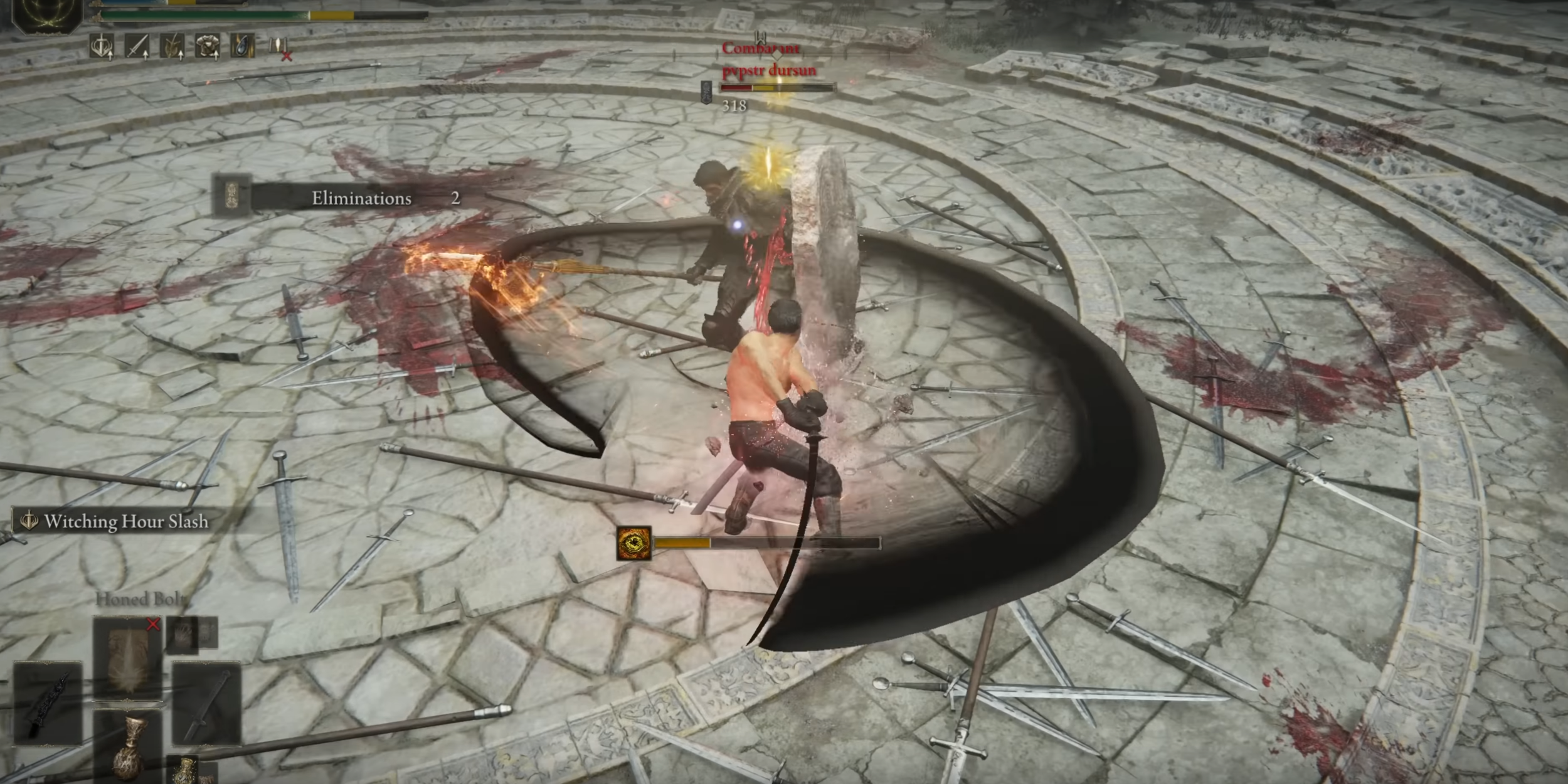The image size is (1568, 784).
Task: Click pvpstr dursun's red health bar
Action: pos(737,90)
